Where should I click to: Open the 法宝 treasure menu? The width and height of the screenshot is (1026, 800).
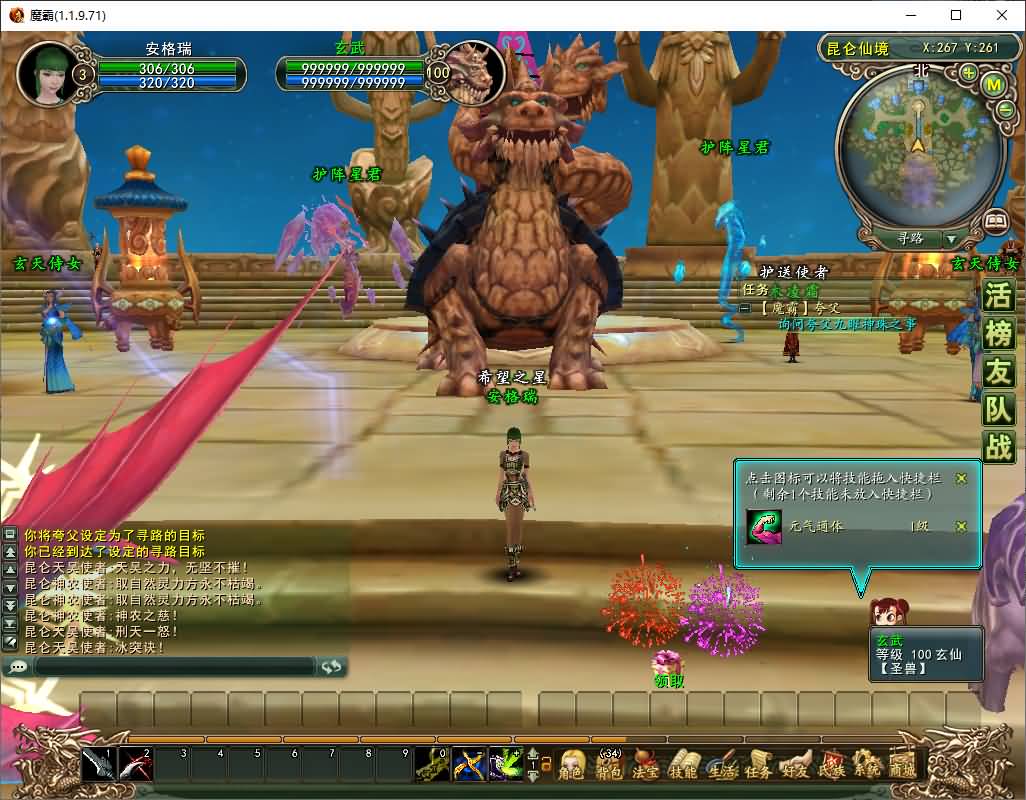coord(645,765)
